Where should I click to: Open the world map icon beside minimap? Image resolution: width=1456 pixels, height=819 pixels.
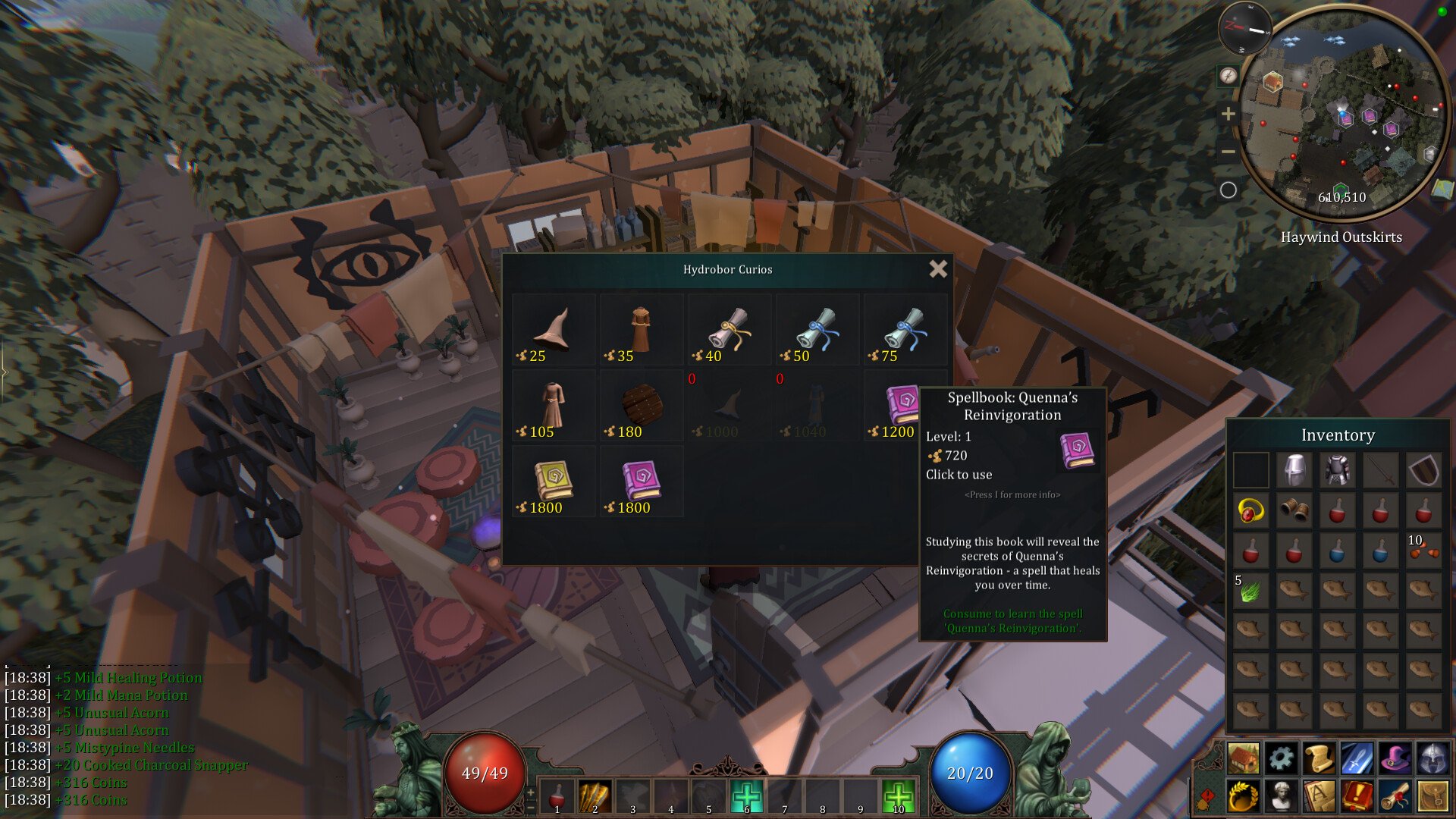[x=1442, y=189]
